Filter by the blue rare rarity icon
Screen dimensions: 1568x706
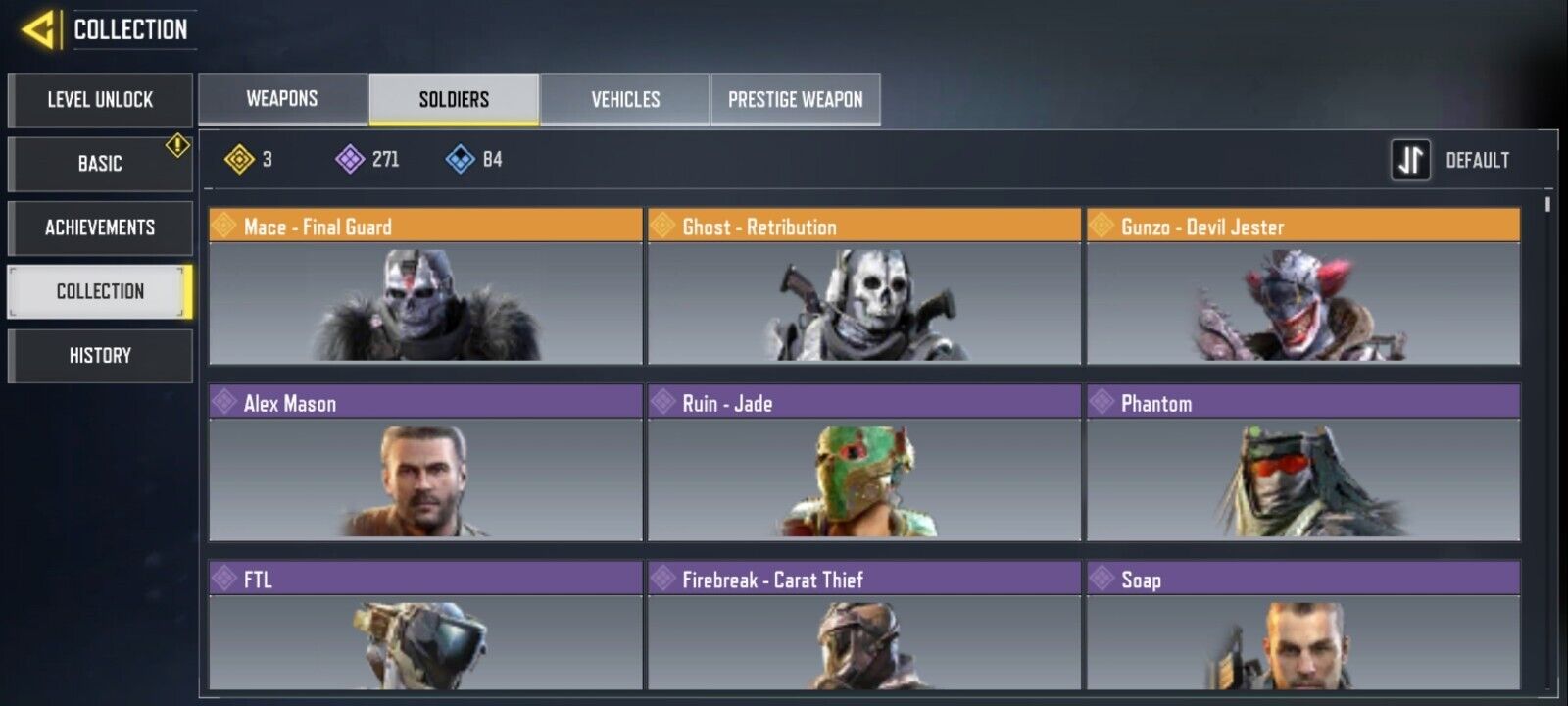click(x=461, y=159)
